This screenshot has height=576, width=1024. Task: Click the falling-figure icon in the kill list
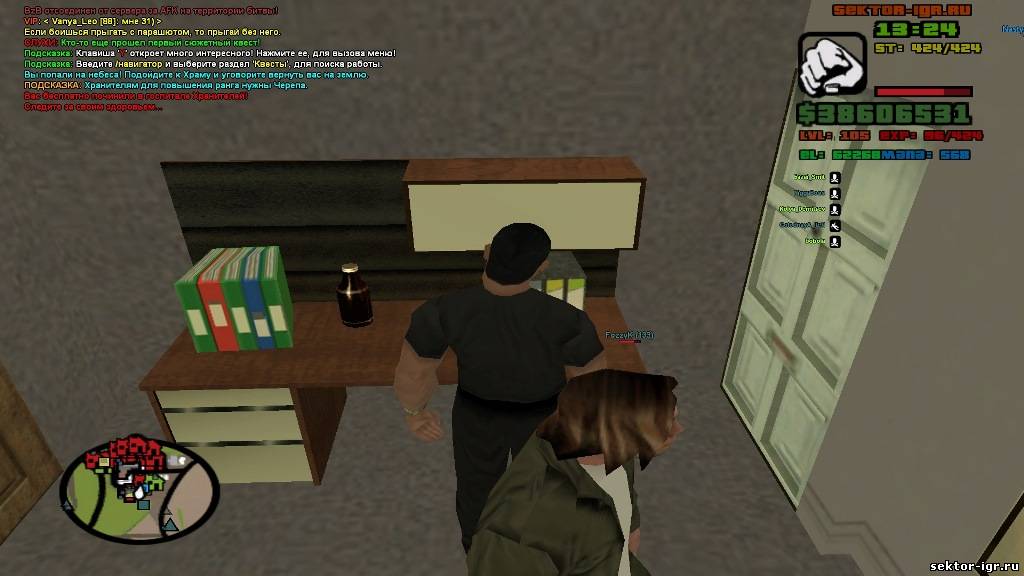tap(835, 226)
